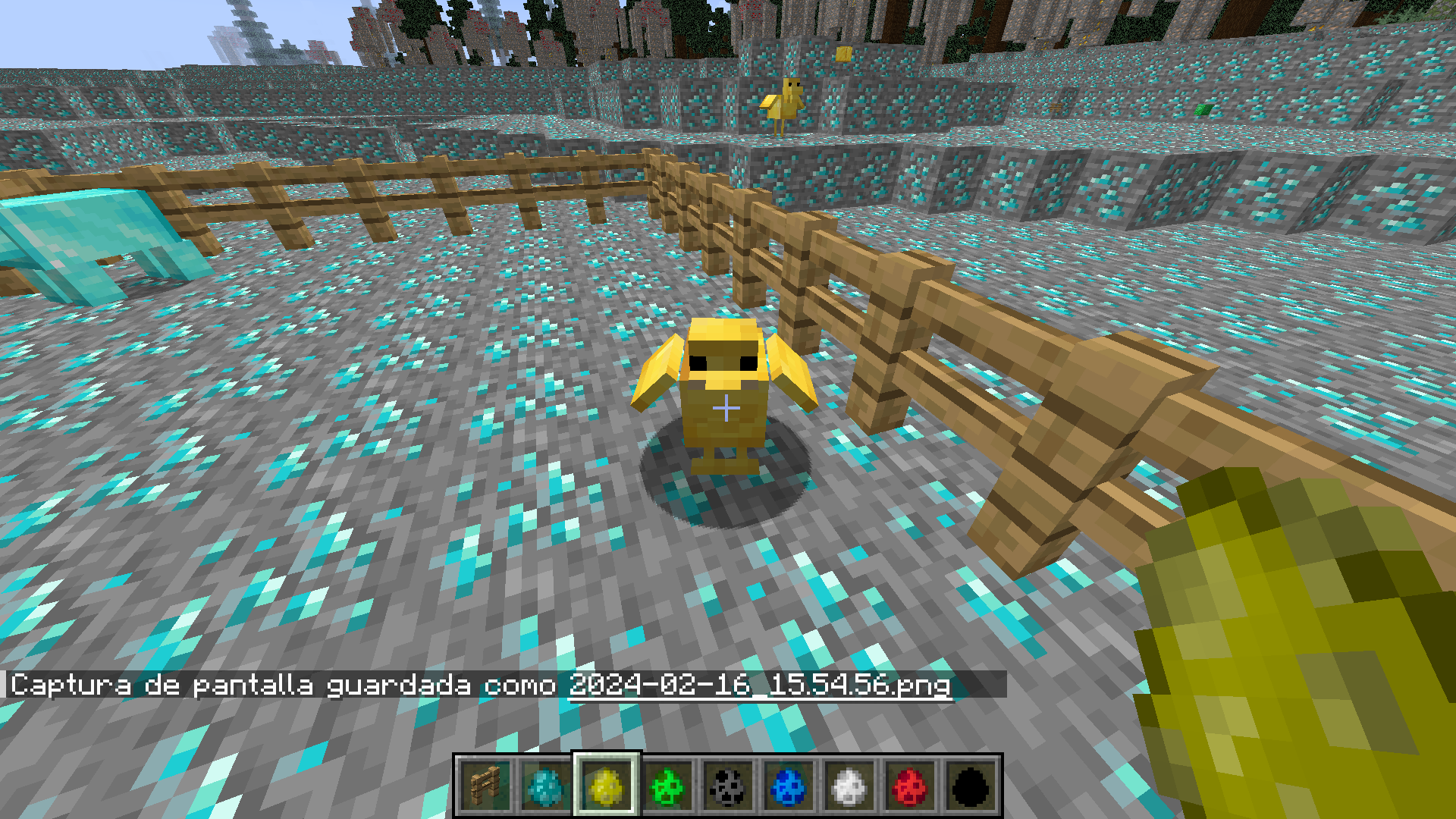This screenshot has height=819, width=1456.
Task: Select the solid black egg in the last slot
Action: 972,786
